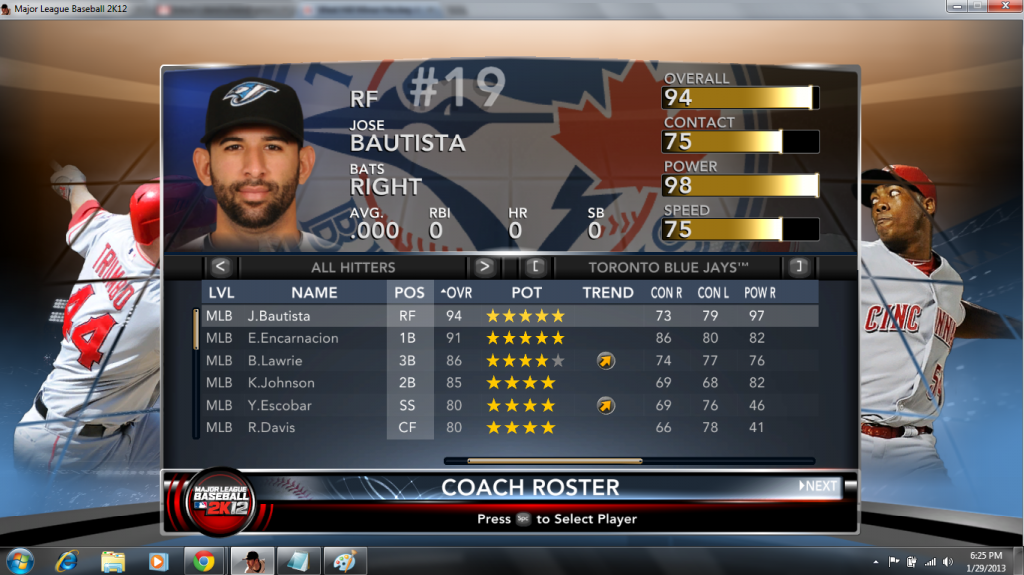The image size is (1024, 575).
Task: Click the horizontal scrollbar under the roster
Action: tap(555, 461)
